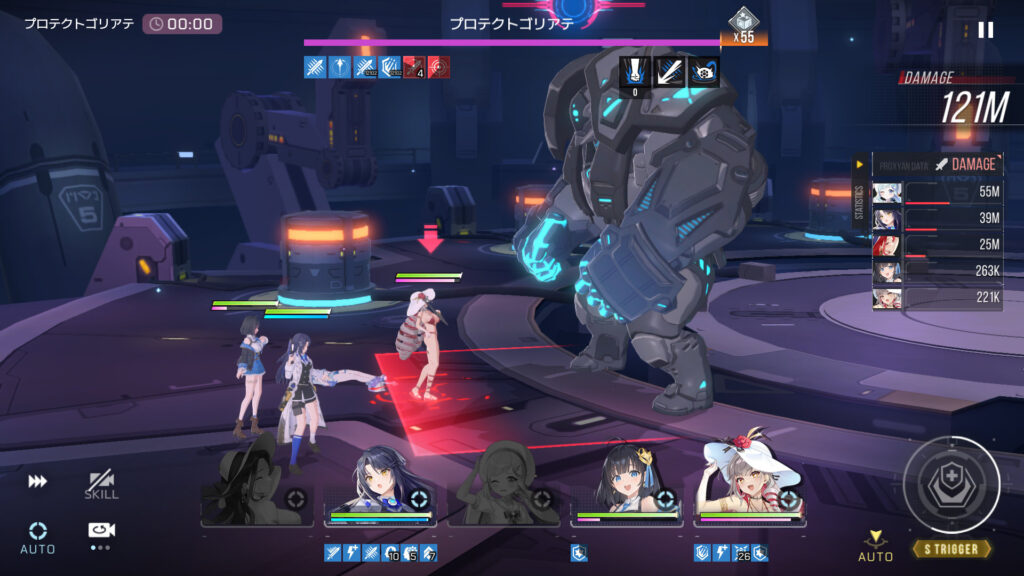Toggle the fast-forward battle speed
Viewport: 1024px width, 576px height.
(x=37, y=481)
